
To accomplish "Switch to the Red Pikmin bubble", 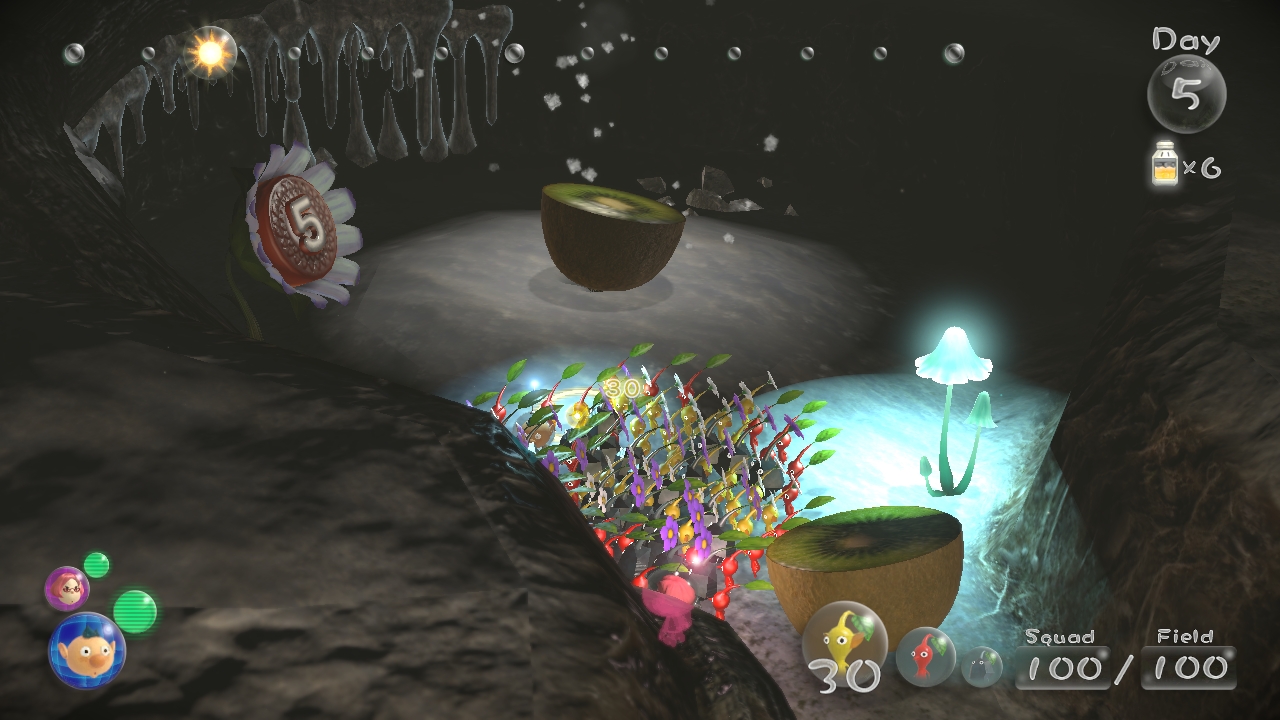I will coord(925,656).
